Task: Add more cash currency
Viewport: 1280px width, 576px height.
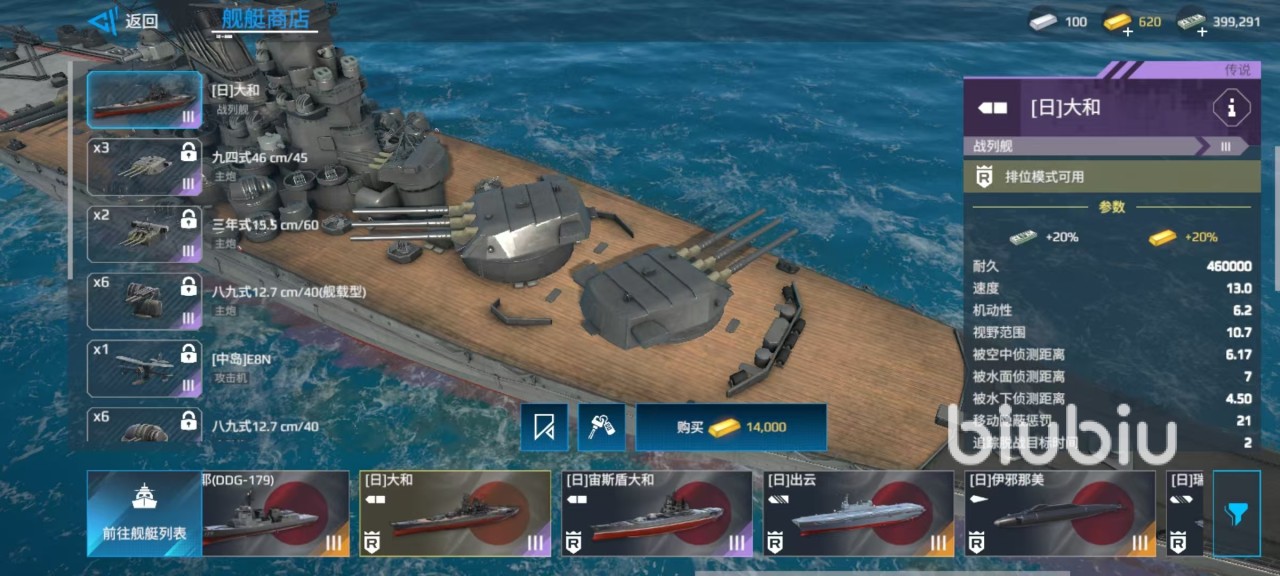Action: 1201,30
